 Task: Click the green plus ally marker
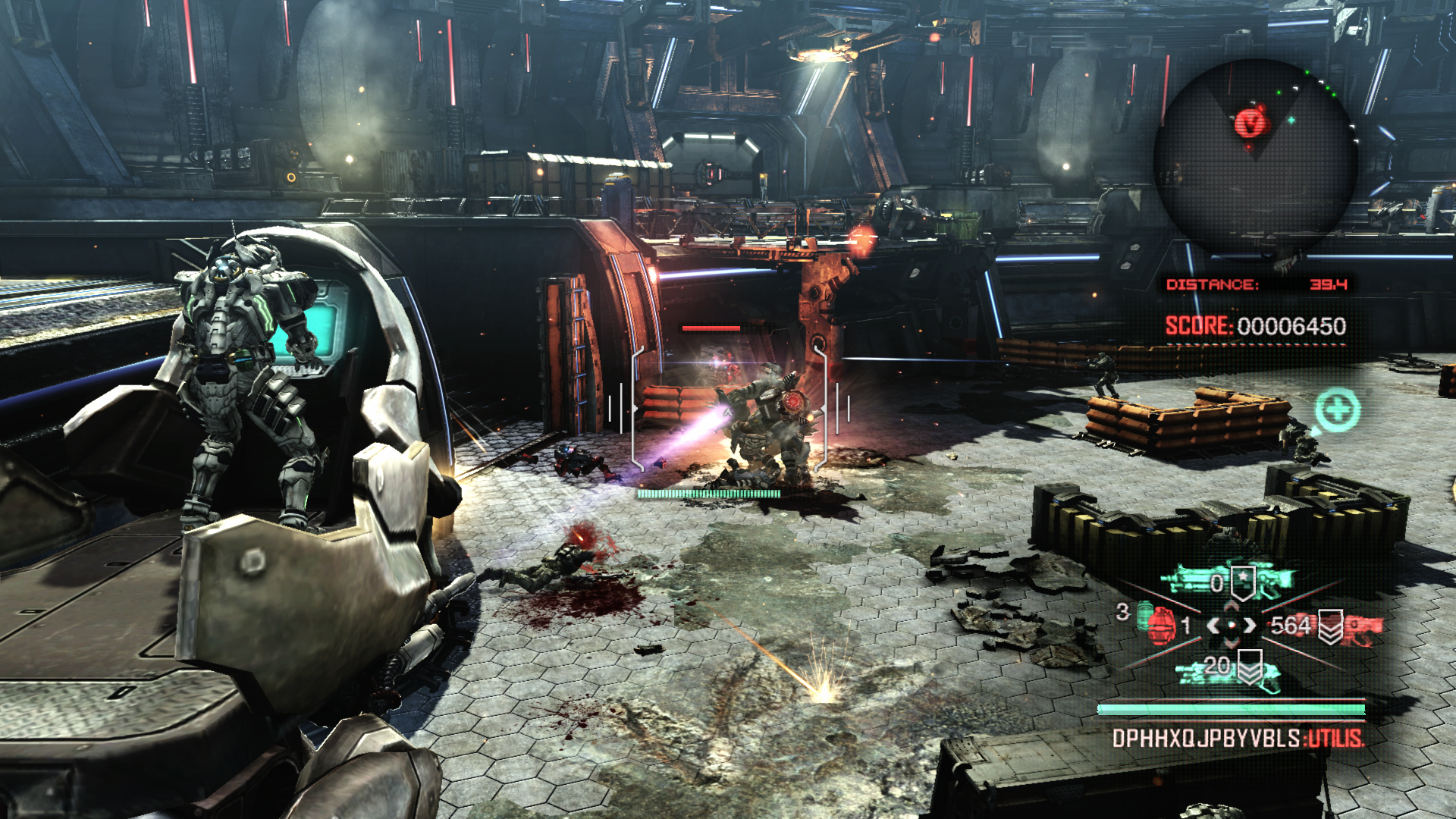click(1337, 410)
